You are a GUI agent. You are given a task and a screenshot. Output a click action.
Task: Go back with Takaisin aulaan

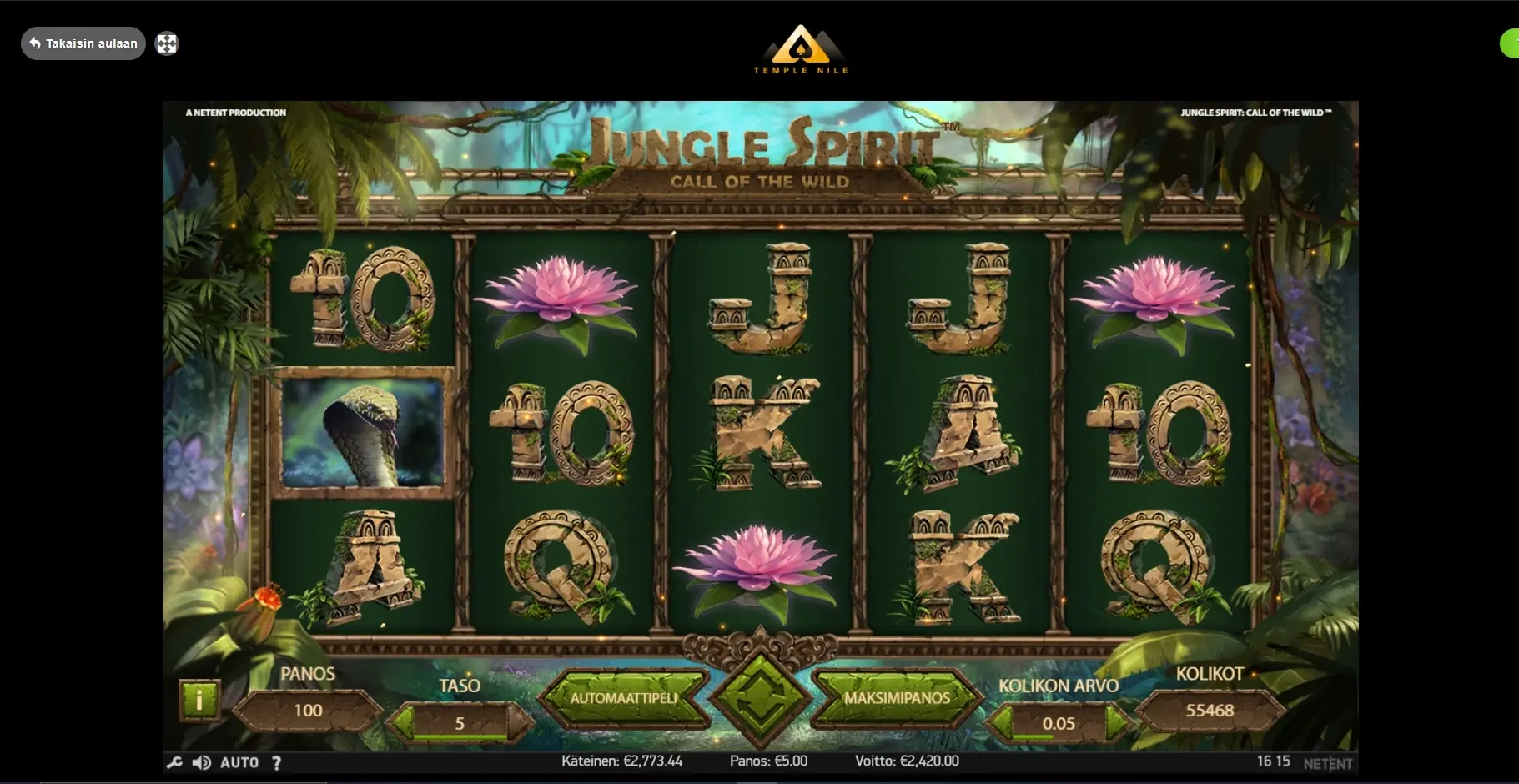point(83,43)
